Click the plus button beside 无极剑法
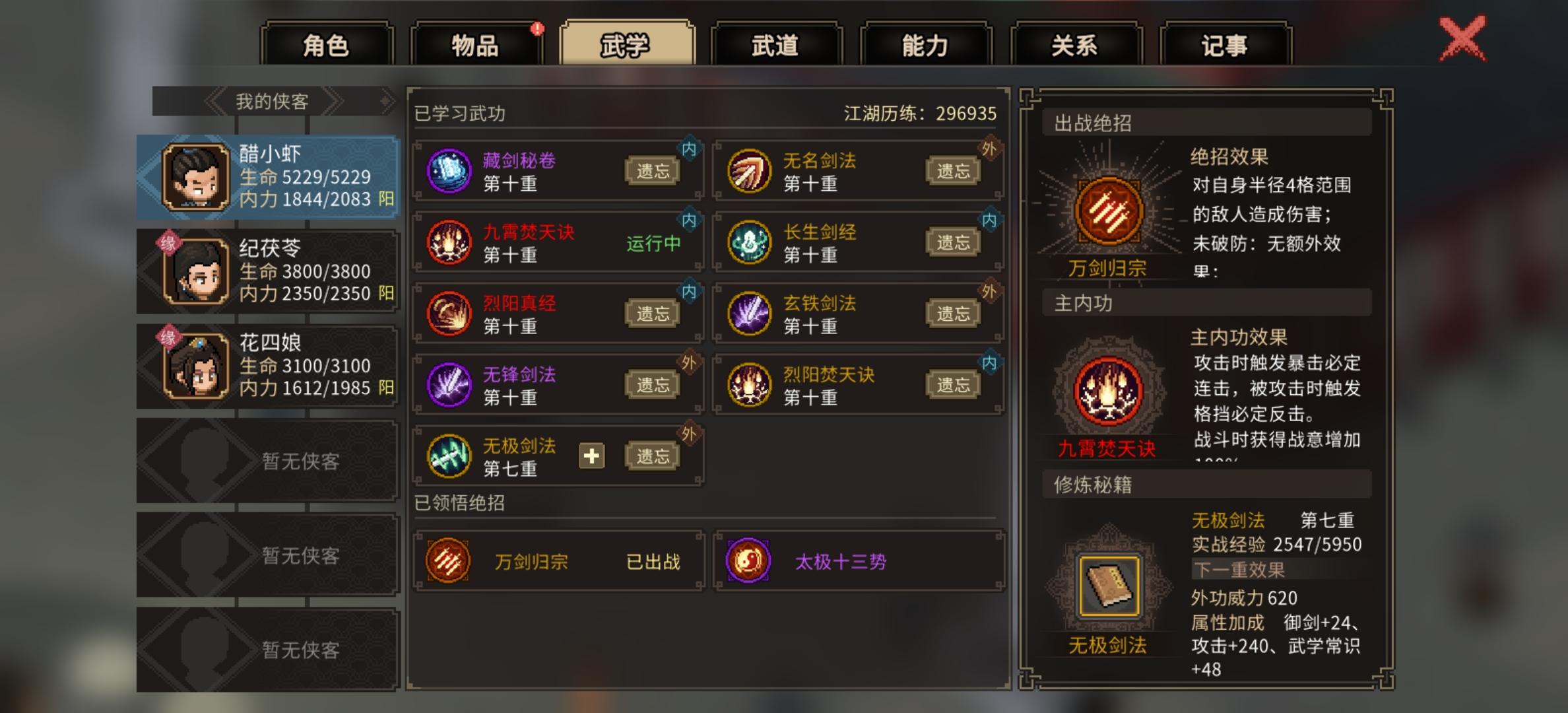Screen dimensions: 1568x713 (592, 456)
